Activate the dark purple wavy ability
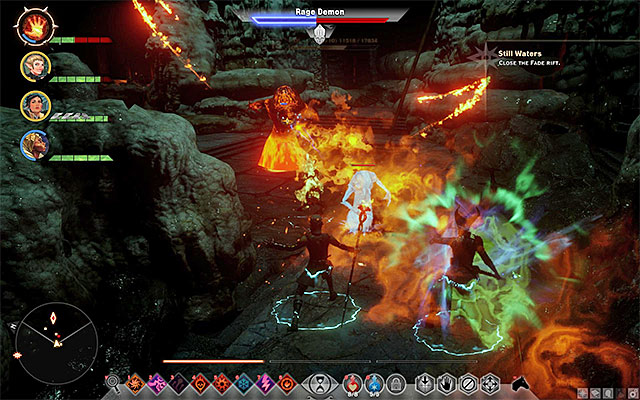The height and width of the screenshot is (400, 640). point(178,381)
